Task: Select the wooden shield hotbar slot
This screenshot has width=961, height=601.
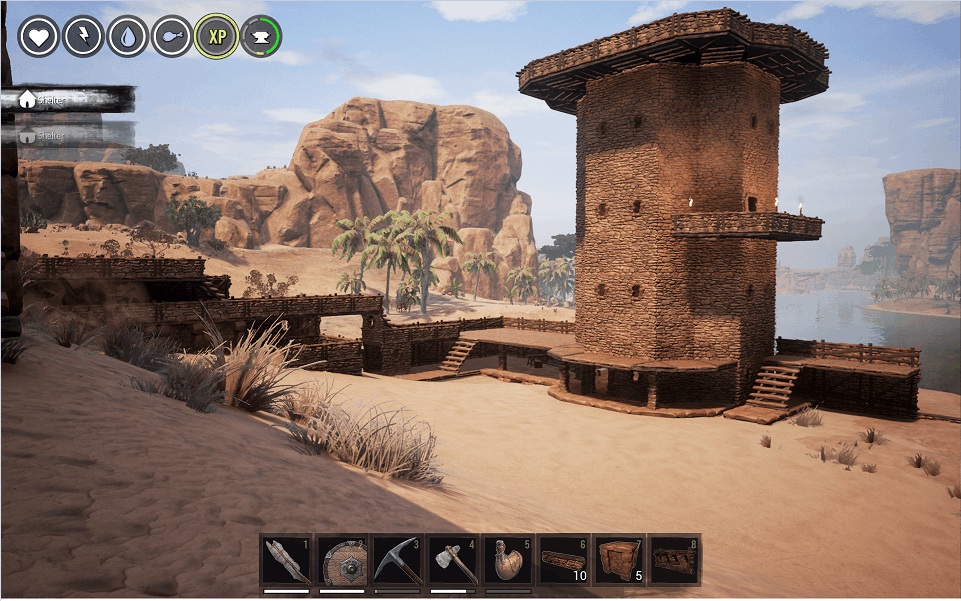Action: [342, 561]
